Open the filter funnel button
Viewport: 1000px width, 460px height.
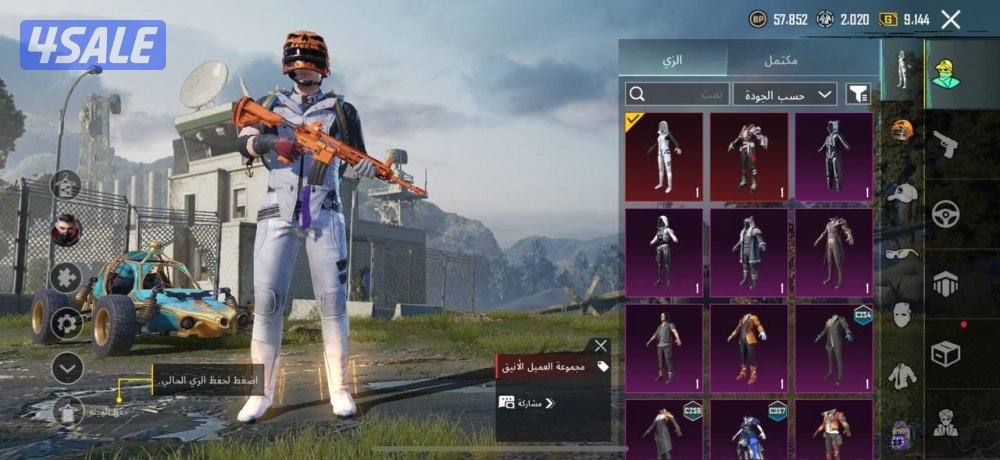tap(858, 94)
